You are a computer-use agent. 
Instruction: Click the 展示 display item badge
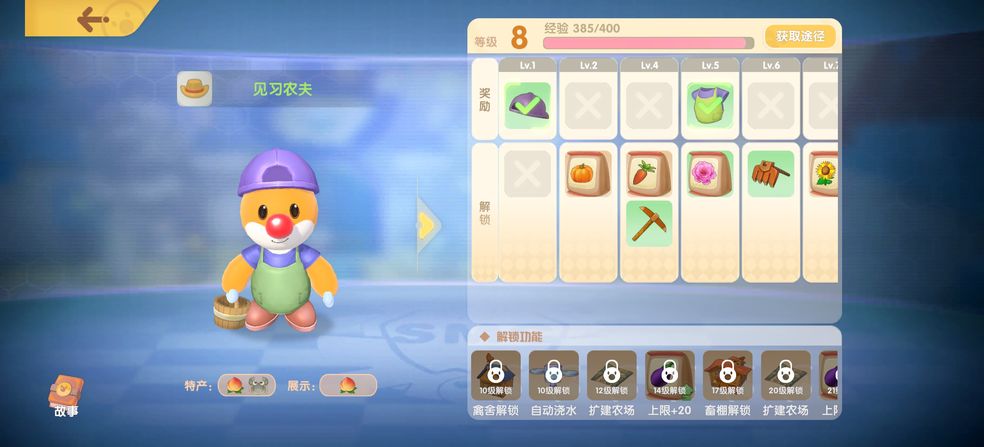[348, 385]
